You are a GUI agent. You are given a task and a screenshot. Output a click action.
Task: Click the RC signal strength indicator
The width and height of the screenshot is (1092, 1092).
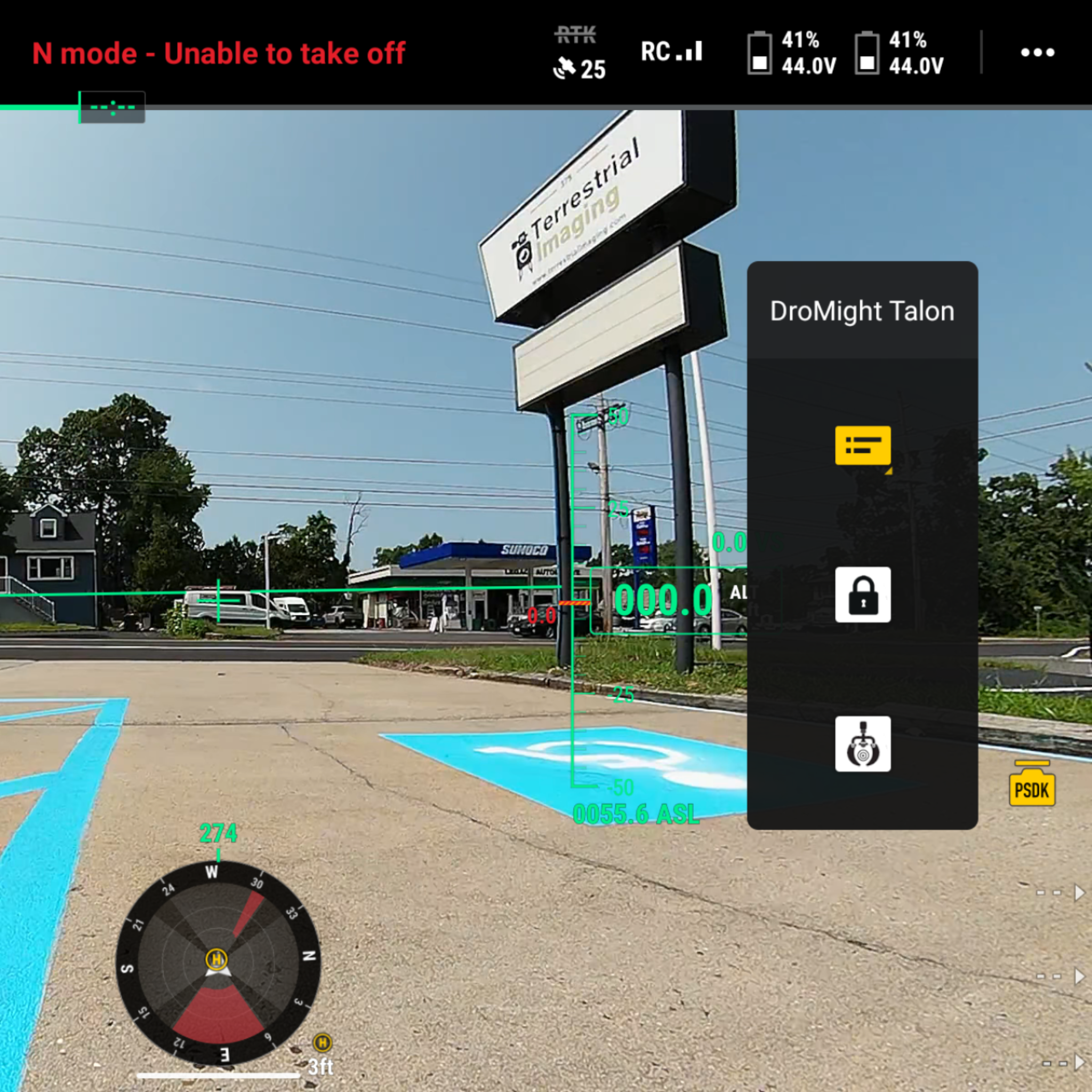pos(671,52)
